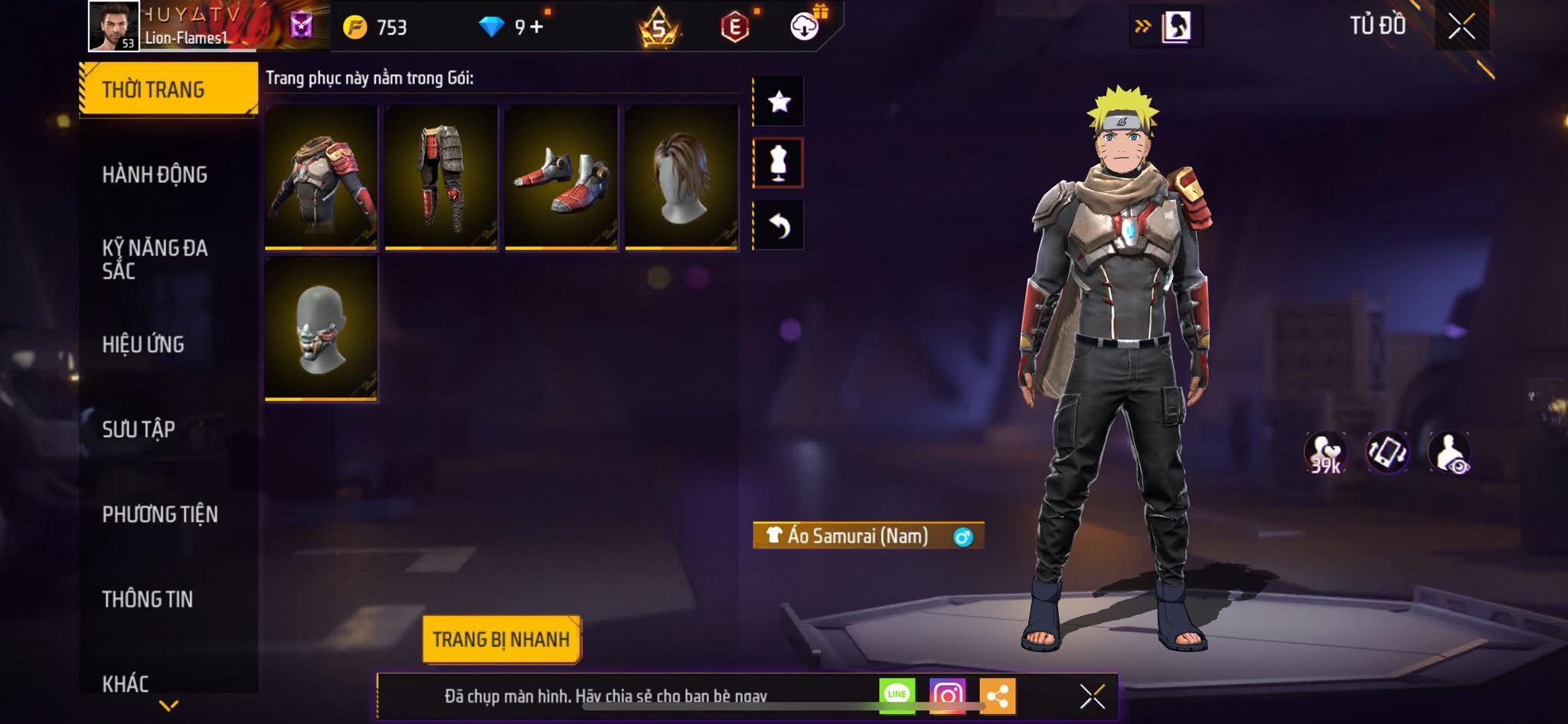Collapse the sidebar with the >> arrows
Viewport: 1568px width, 724px height.
[1142, 25]
